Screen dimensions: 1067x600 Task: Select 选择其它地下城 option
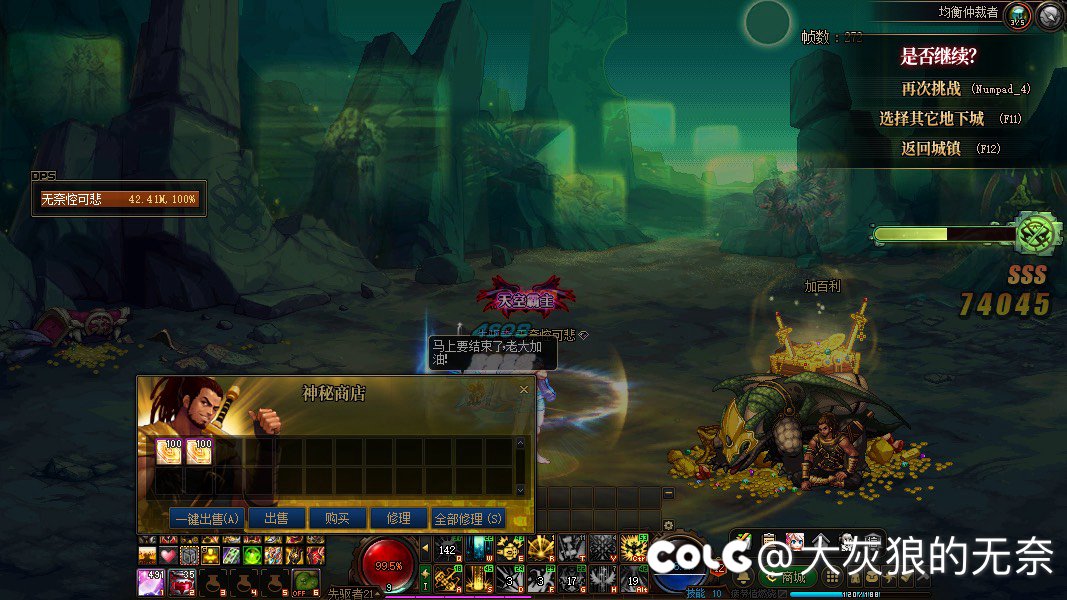[x=932, y=118]
